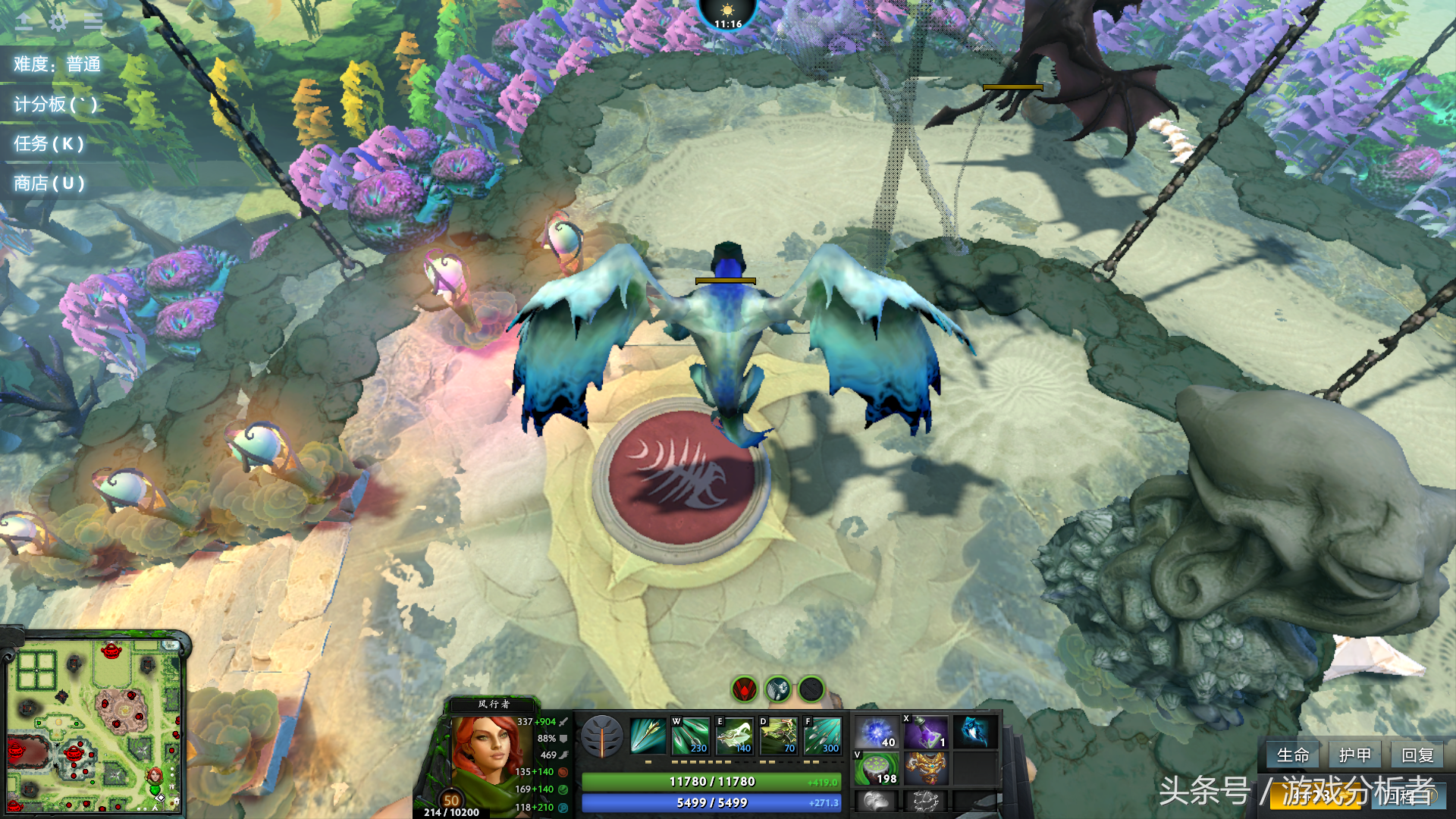Open the settings gear icon
The width and height of the screenshot is (1456, 819).
58,21
